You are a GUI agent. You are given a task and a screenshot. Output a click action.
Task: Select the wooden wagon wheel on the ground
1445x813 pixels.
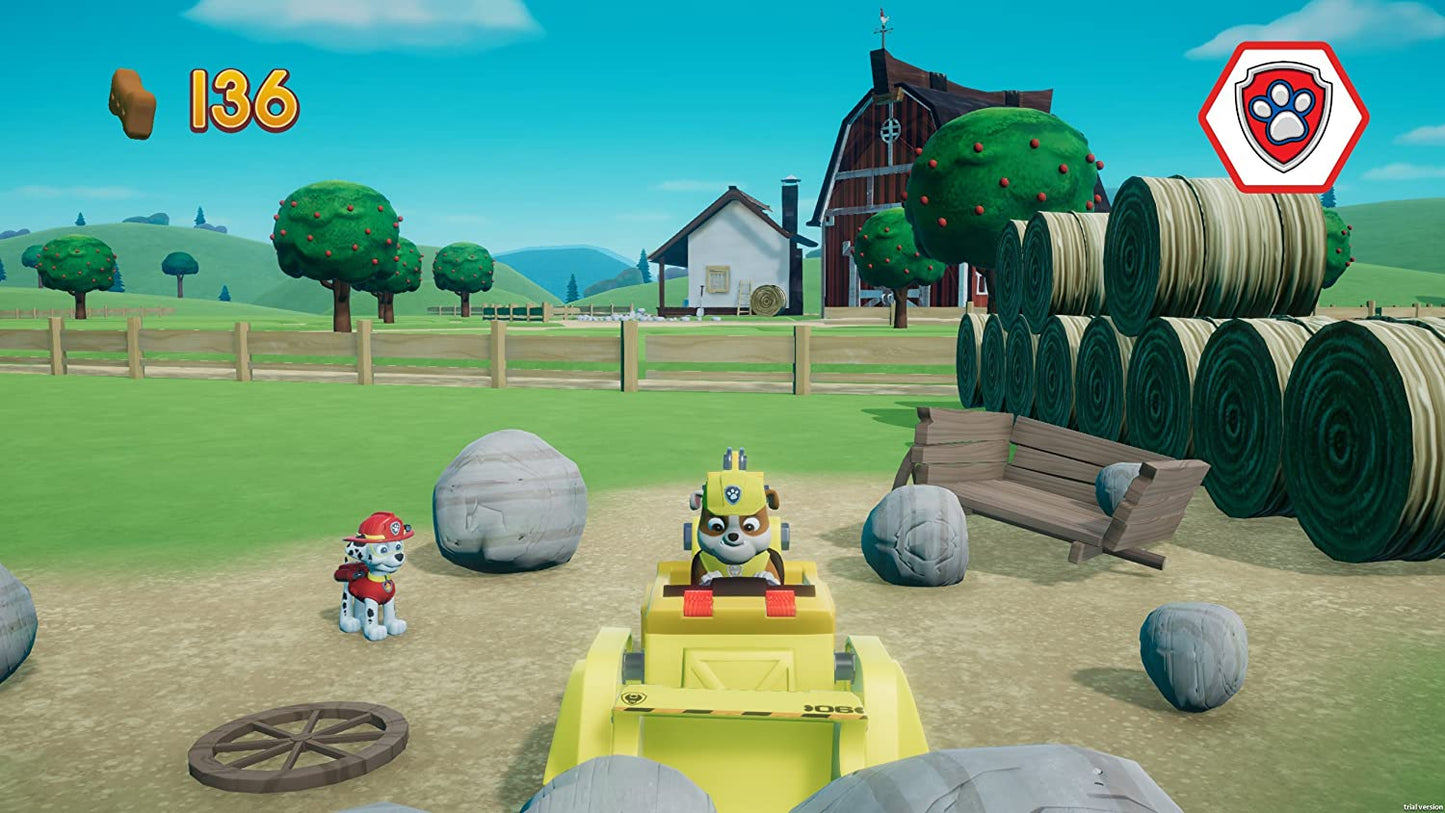[295, 742]
